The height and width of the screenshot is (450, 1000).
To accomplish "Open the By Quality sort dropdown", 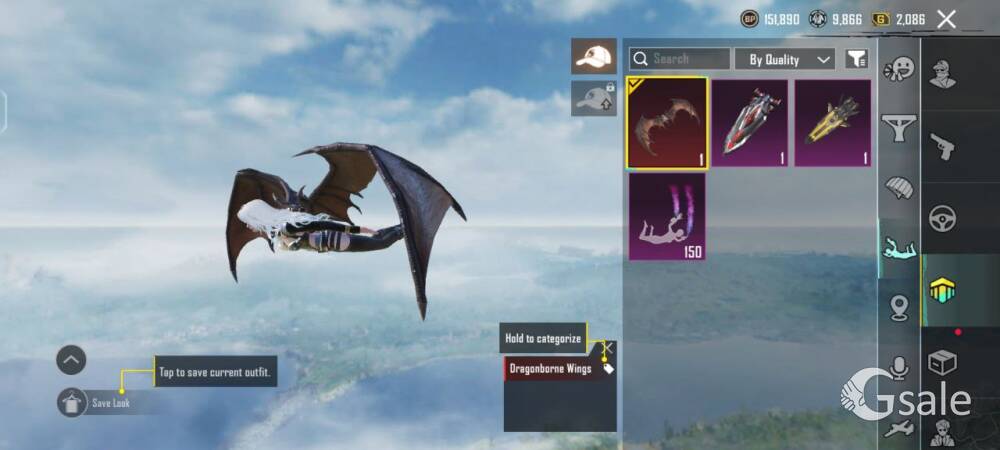I will click(x=785, y=60).
